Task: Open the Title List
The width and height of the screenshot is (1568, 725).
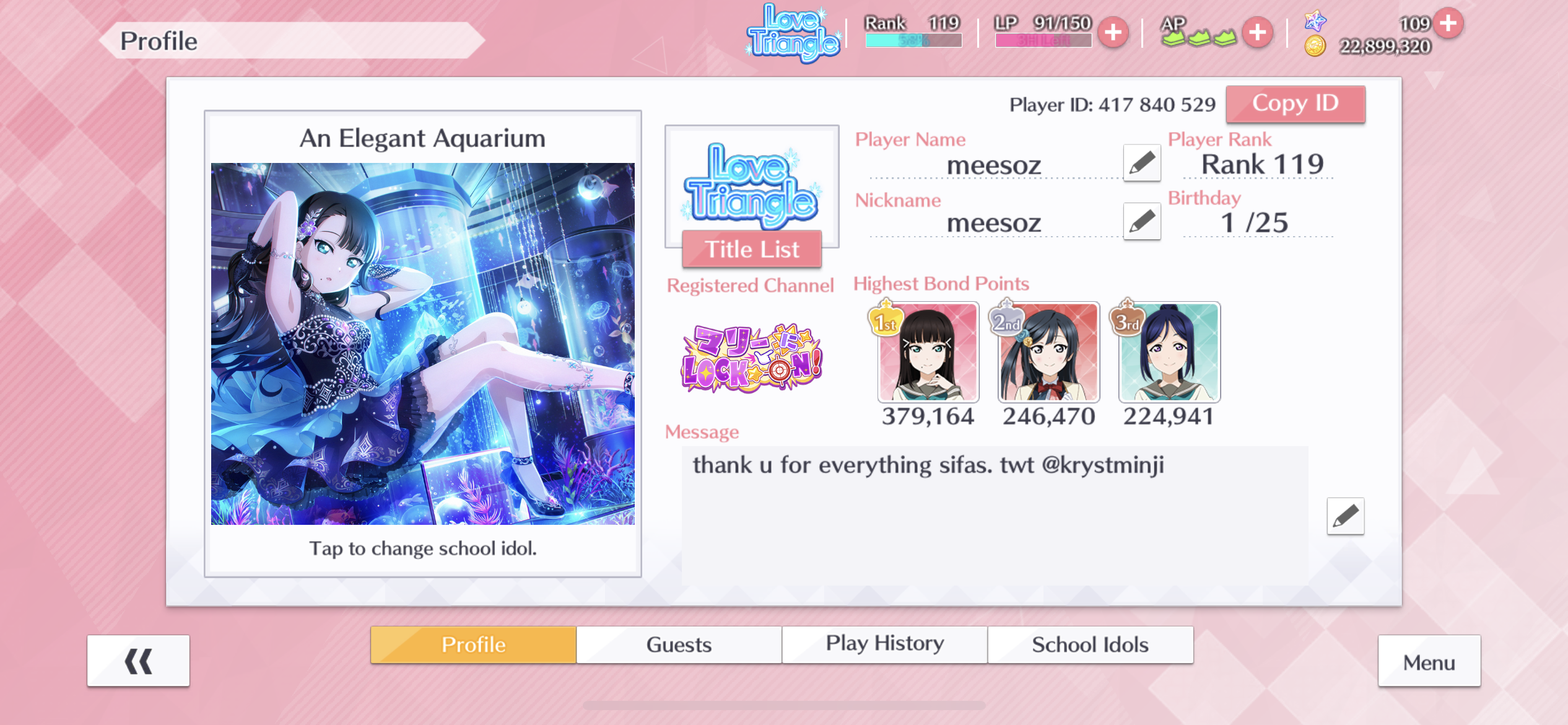Action: click(752, 249)
